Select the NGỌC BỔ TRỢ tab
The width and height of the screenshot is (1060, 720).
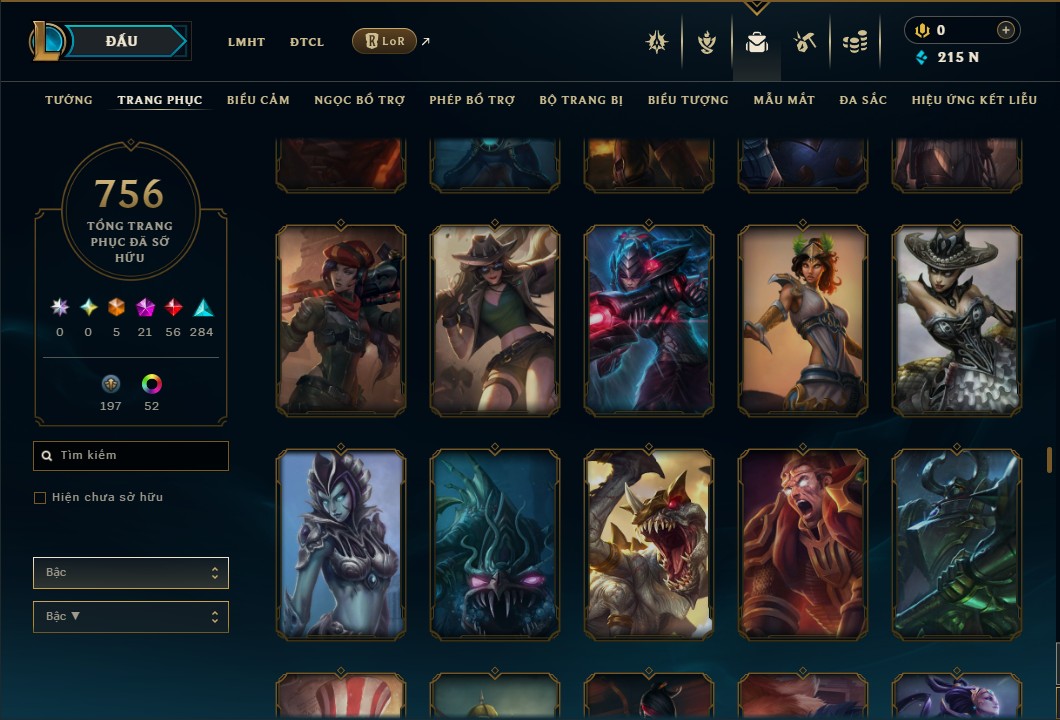coord(359,100)
